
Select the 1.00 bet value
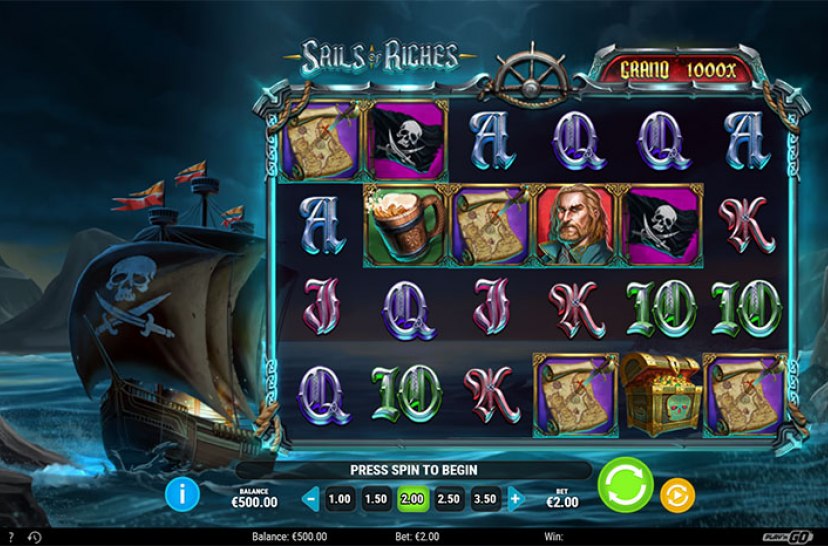[x=340, y=498]
